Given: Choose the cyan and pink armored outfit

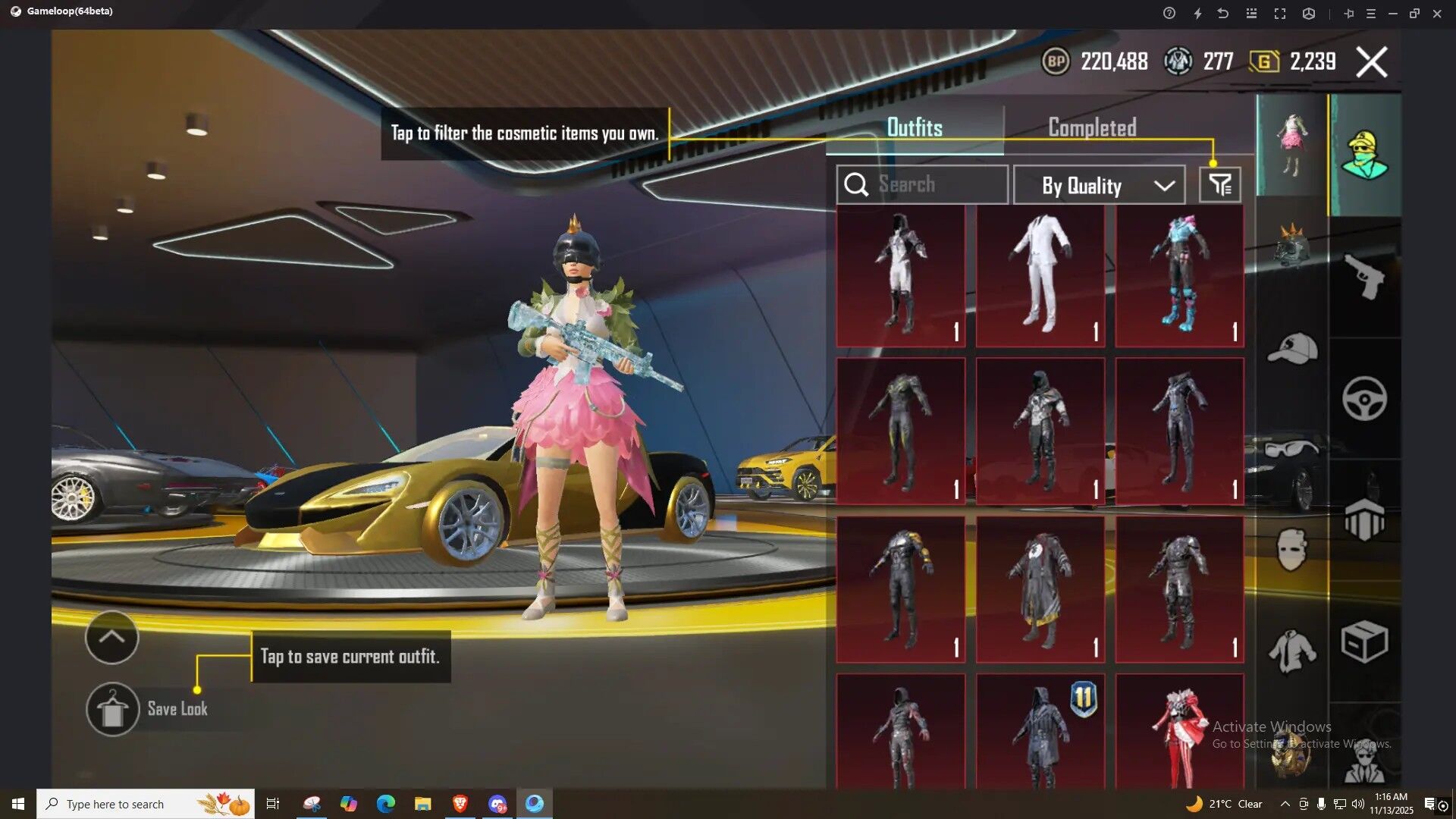Looking at the screenshot, I should tap(1179, 276).
